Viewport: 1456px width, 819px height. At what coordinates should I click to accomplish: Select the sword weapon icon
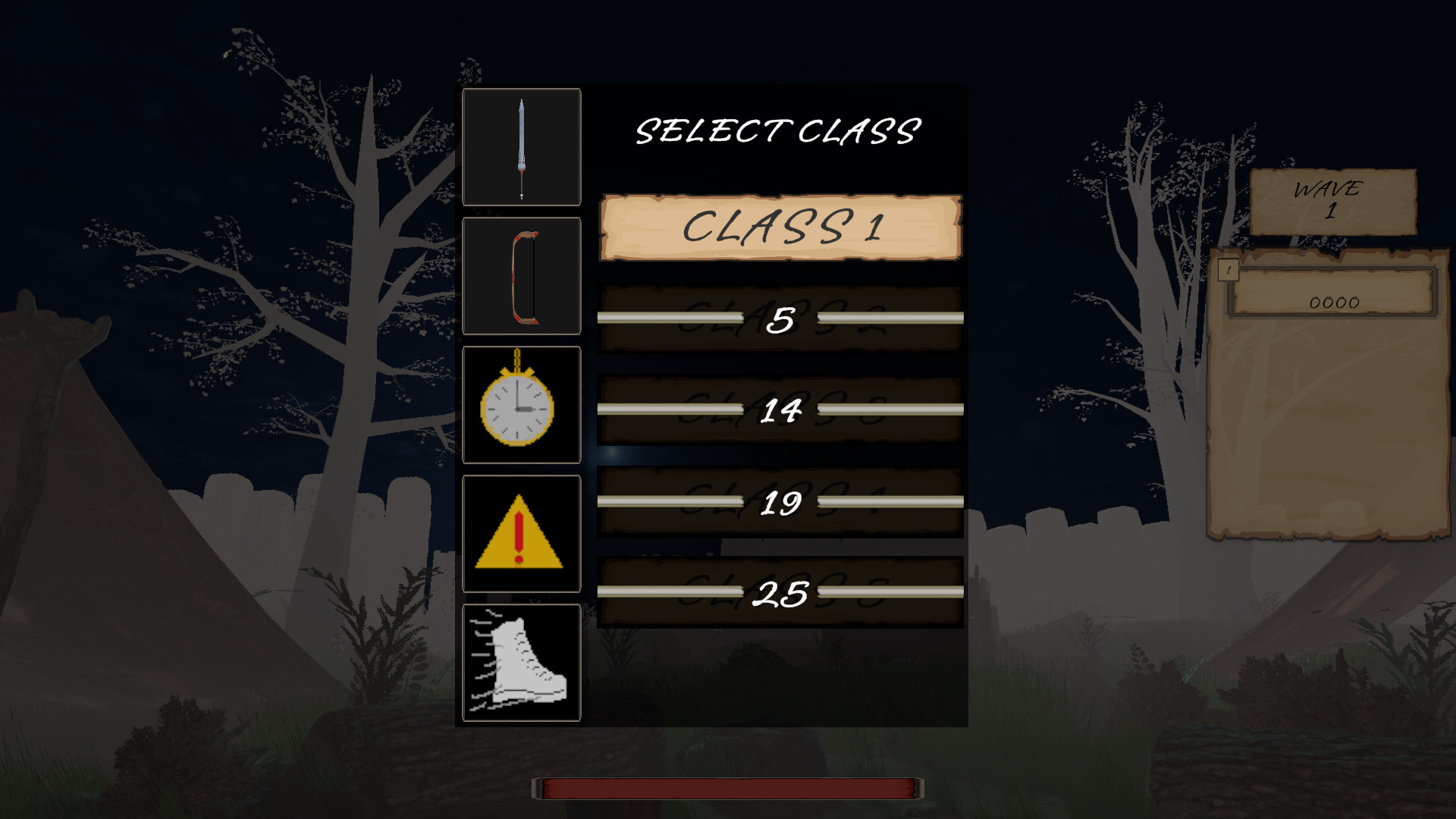pos(522,146)
